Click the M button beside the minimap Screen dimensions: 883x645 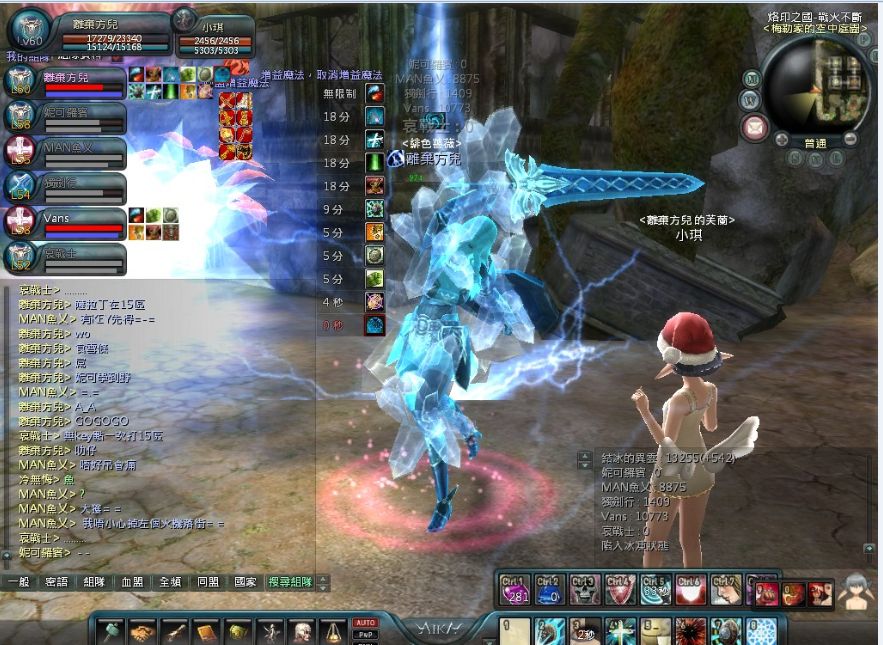[752, 79]
